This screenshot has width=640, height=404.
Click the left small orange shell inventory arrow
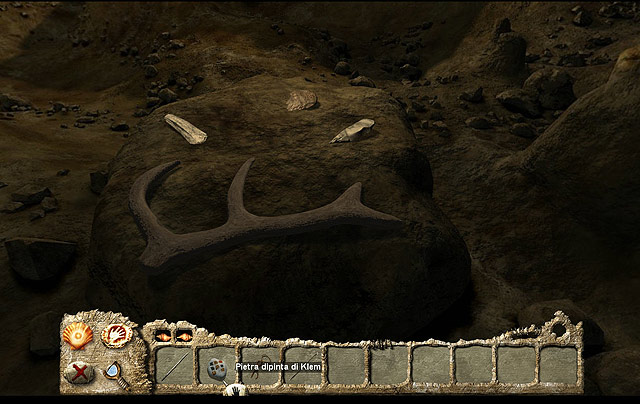(x=163, y=336)
